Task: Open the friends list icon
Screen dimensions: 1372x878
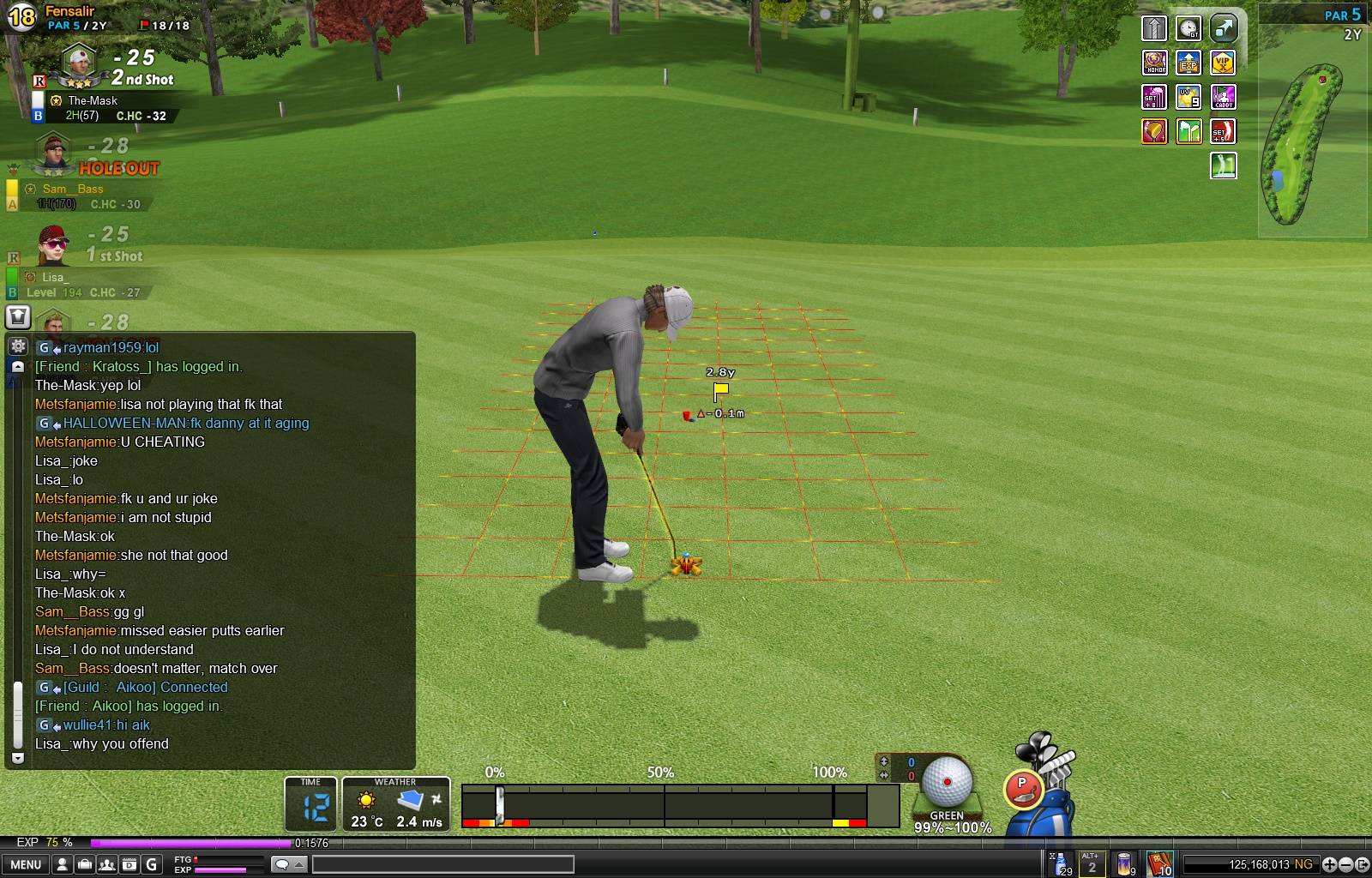Action: tap(107, 864)
